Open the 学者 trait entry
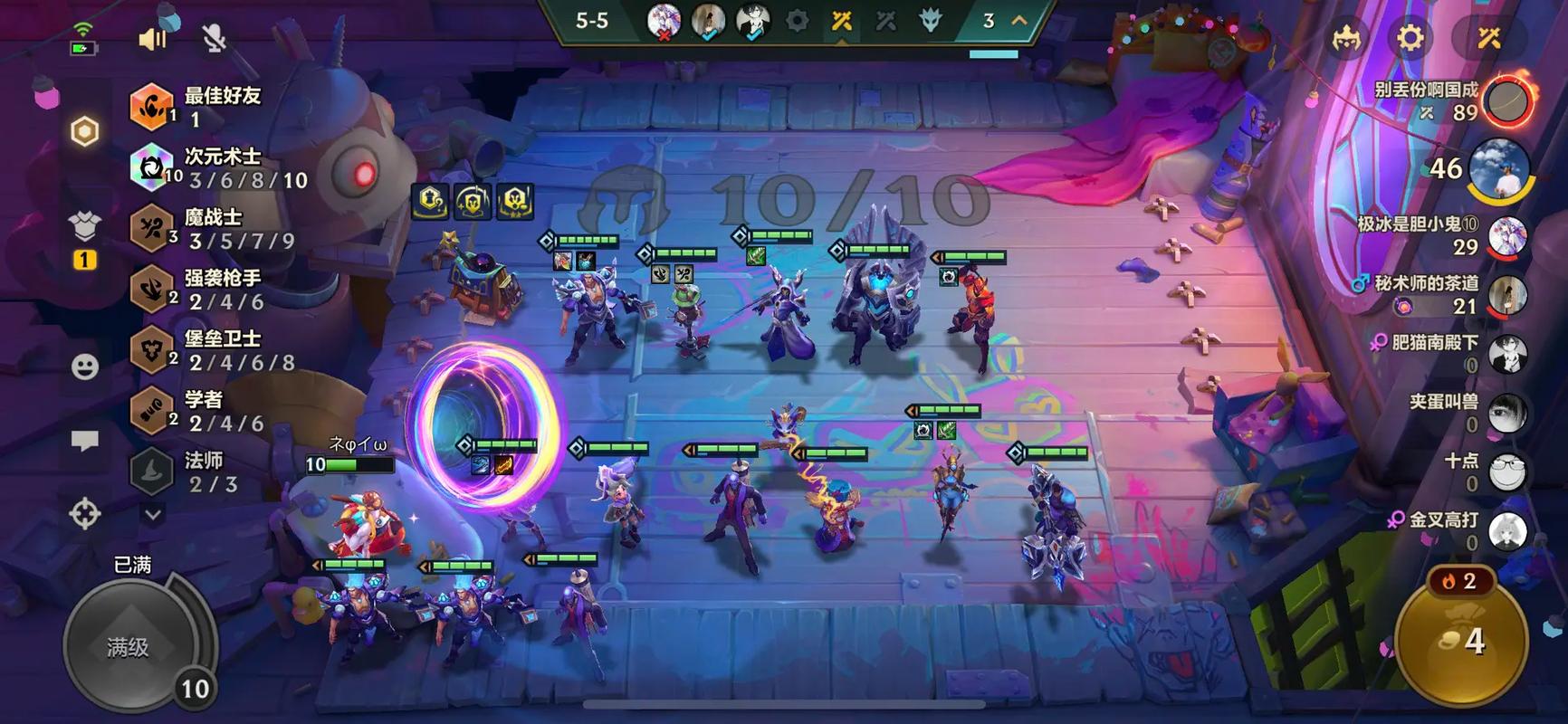Image resolution: width=1568 pixels, height=724 pixels. coord(203,411)
